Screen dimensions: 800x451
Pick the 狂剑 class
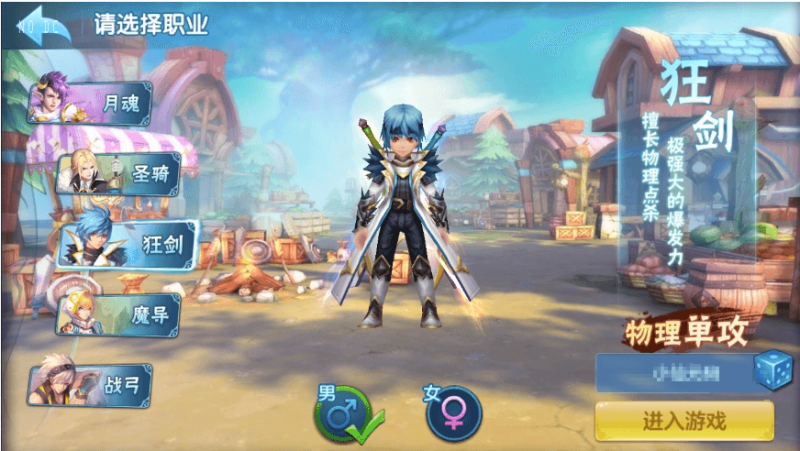click(x=128, y=243)
